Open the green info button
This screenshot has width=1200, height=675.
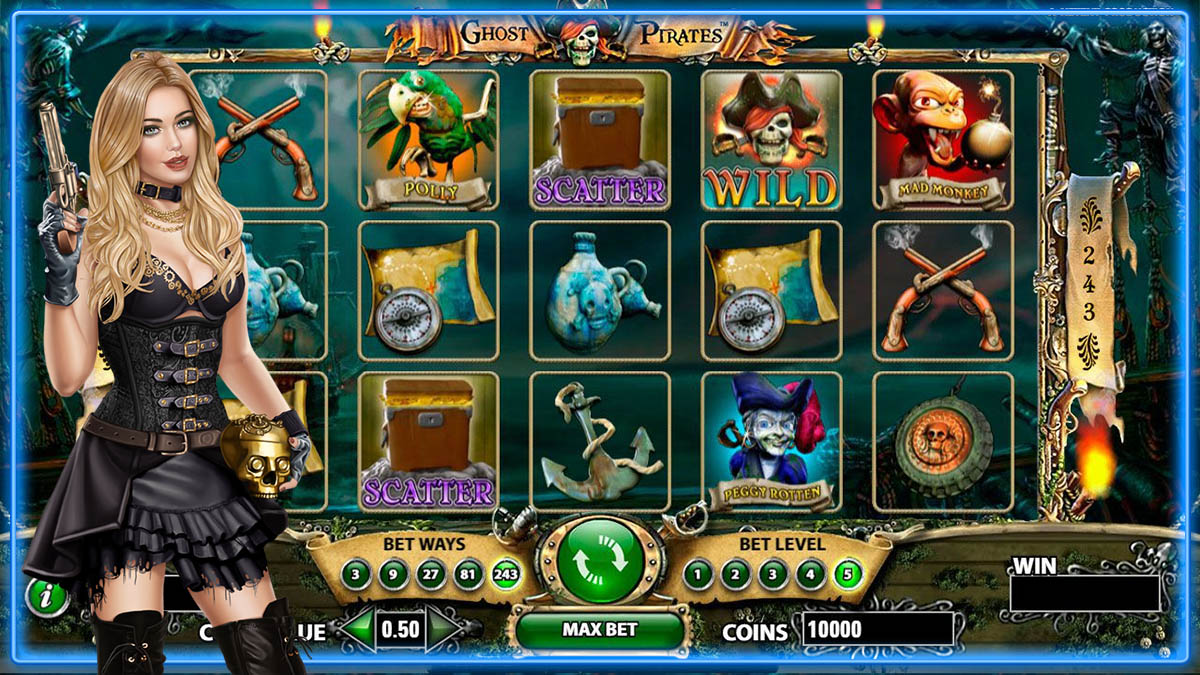46,598
